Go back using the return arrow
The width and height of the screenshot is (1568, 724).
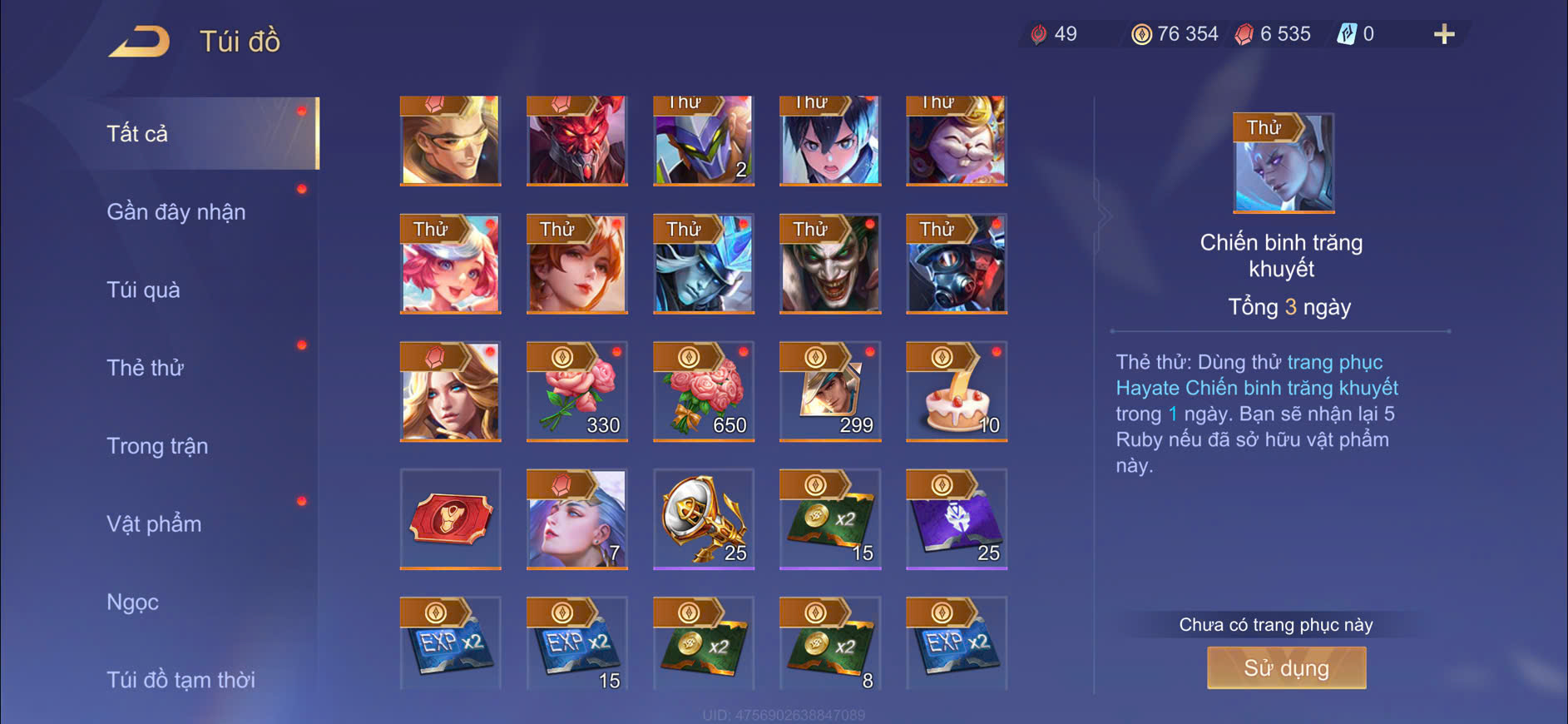139,41
